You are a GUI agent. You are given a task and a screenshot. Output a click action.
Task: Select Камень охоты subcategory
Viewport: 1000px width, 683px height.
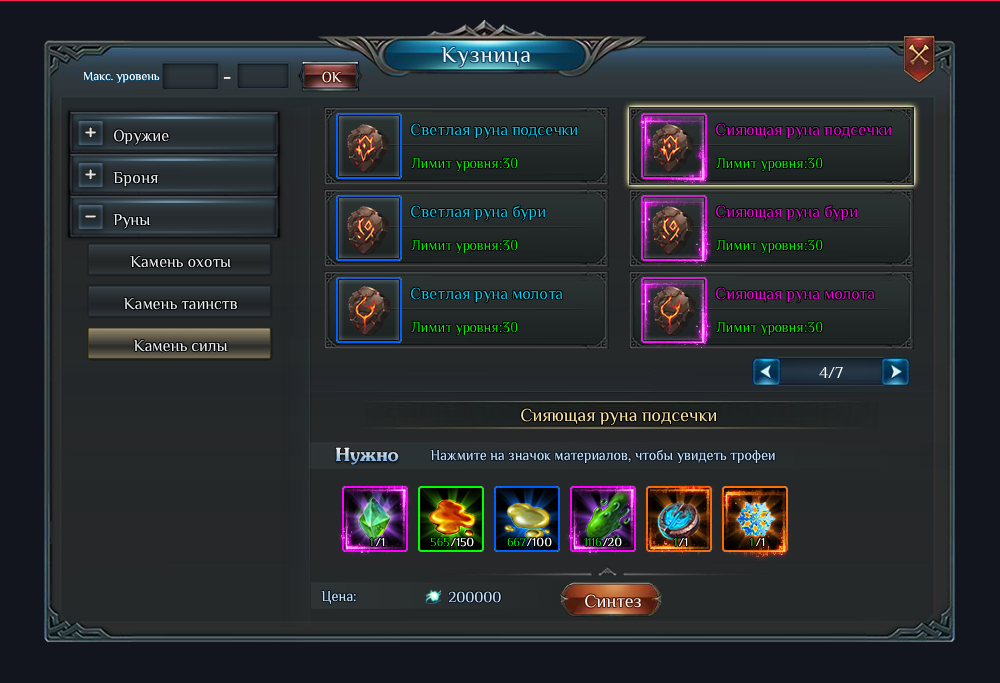click(x=180, y=261)
